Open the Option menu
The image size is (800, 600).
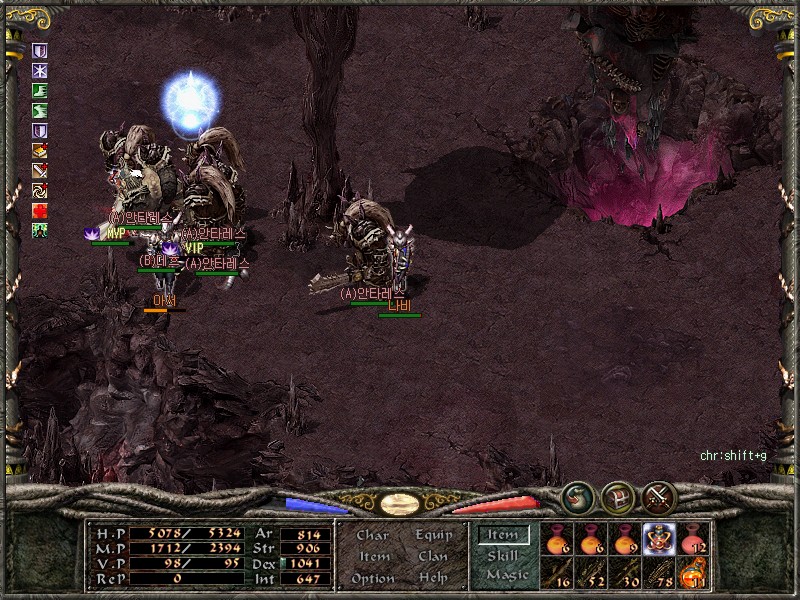coord(372,578)
